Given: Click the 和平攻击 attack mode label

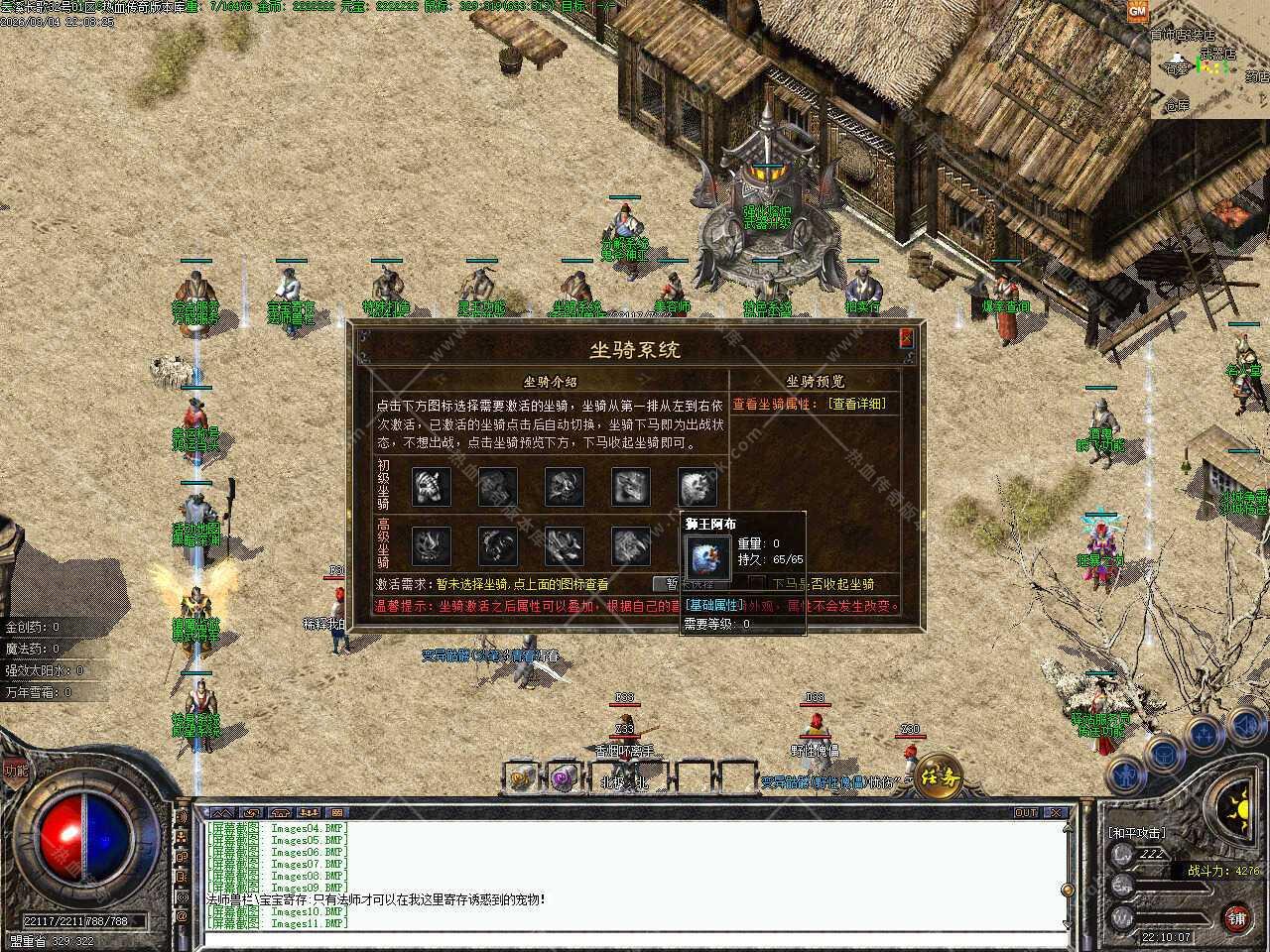Looking at the screenshot, I should click(x=1137, y=833).
